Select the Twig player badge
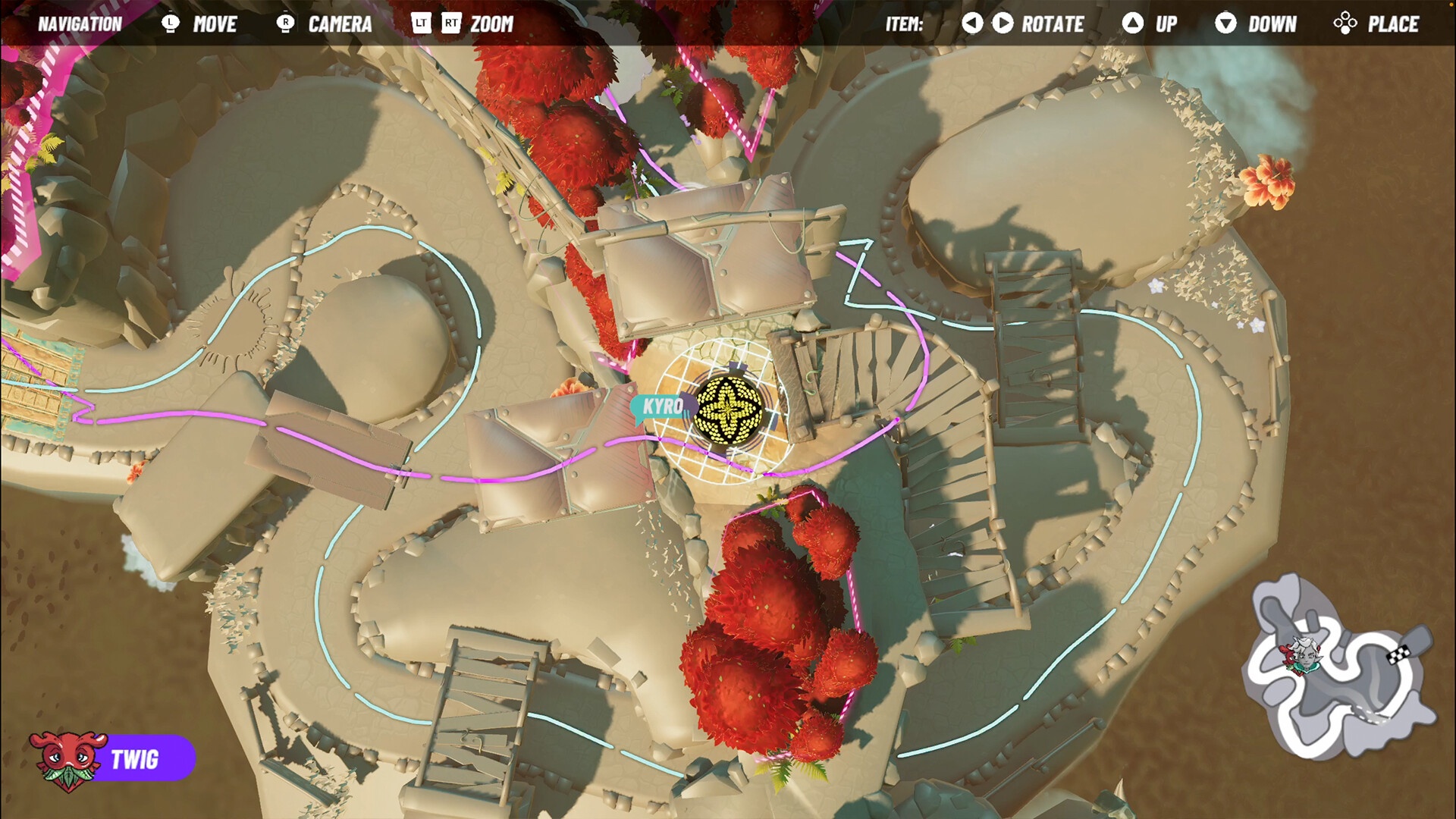Image resolution: width=1456 pixels, height=819 pixels. point(112,758)
